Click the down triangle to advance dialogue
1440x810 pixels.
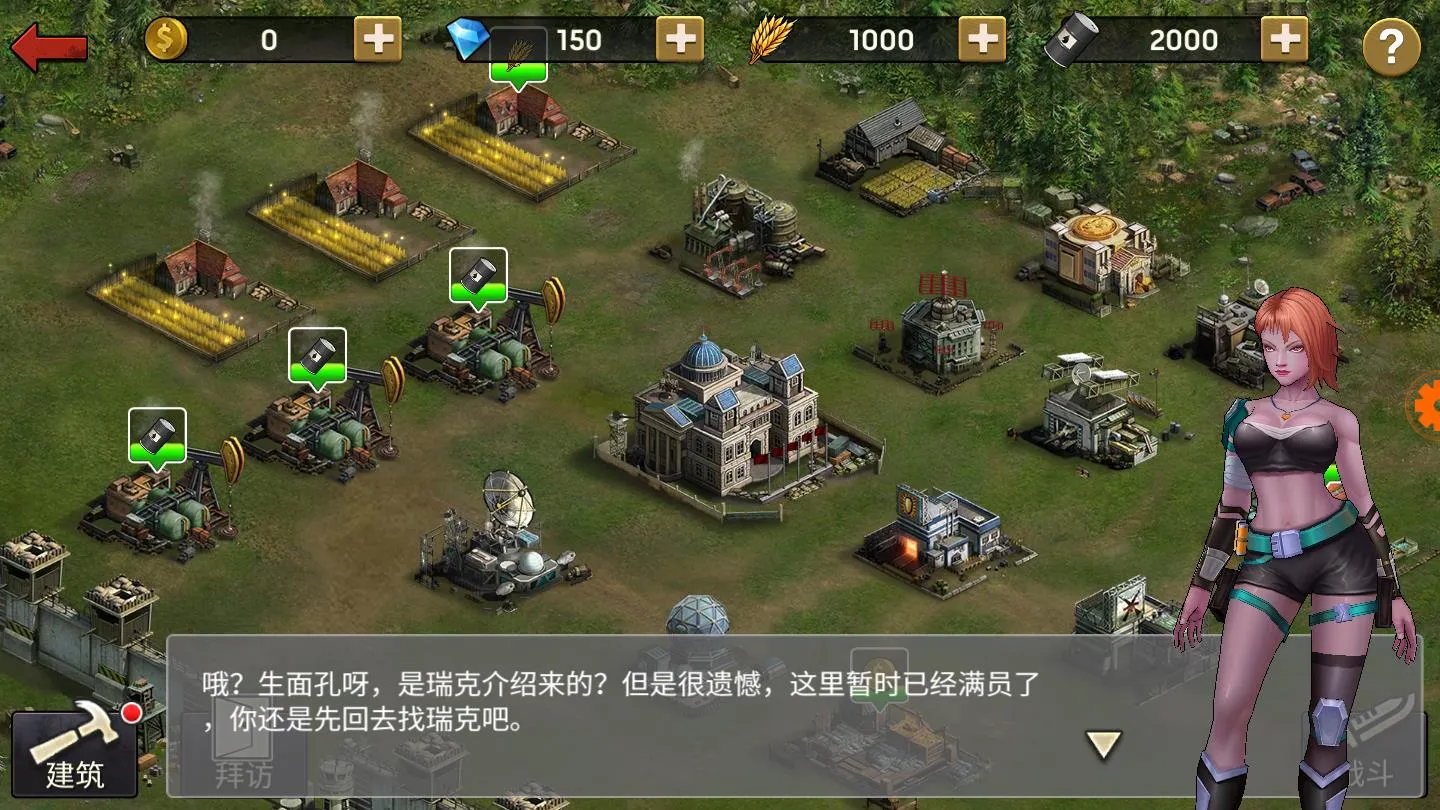point(1100,744)
